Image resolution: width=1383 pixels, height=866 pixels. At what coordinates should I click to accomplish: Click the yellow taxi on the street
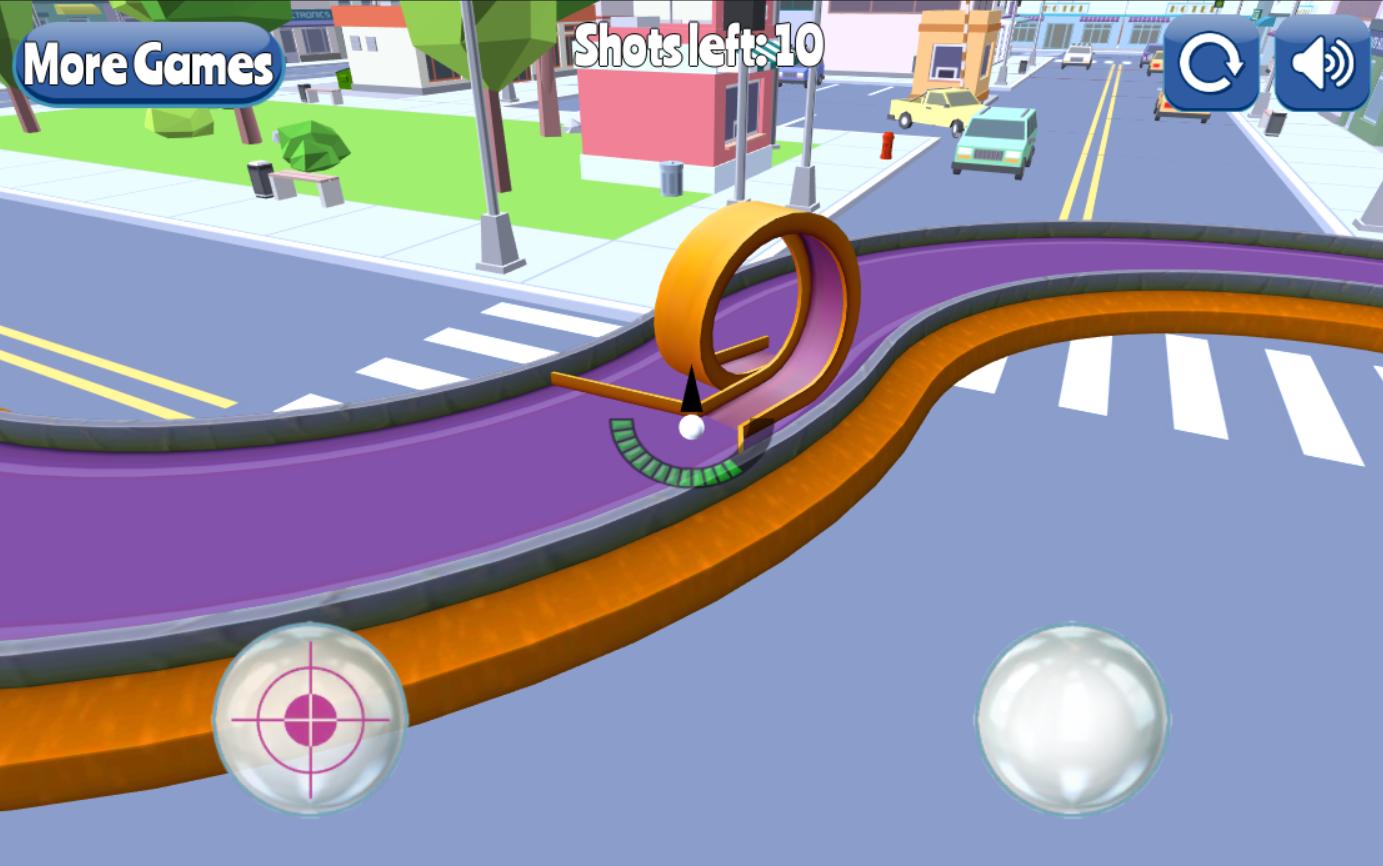pyautogui.click(x=930, y=110)
